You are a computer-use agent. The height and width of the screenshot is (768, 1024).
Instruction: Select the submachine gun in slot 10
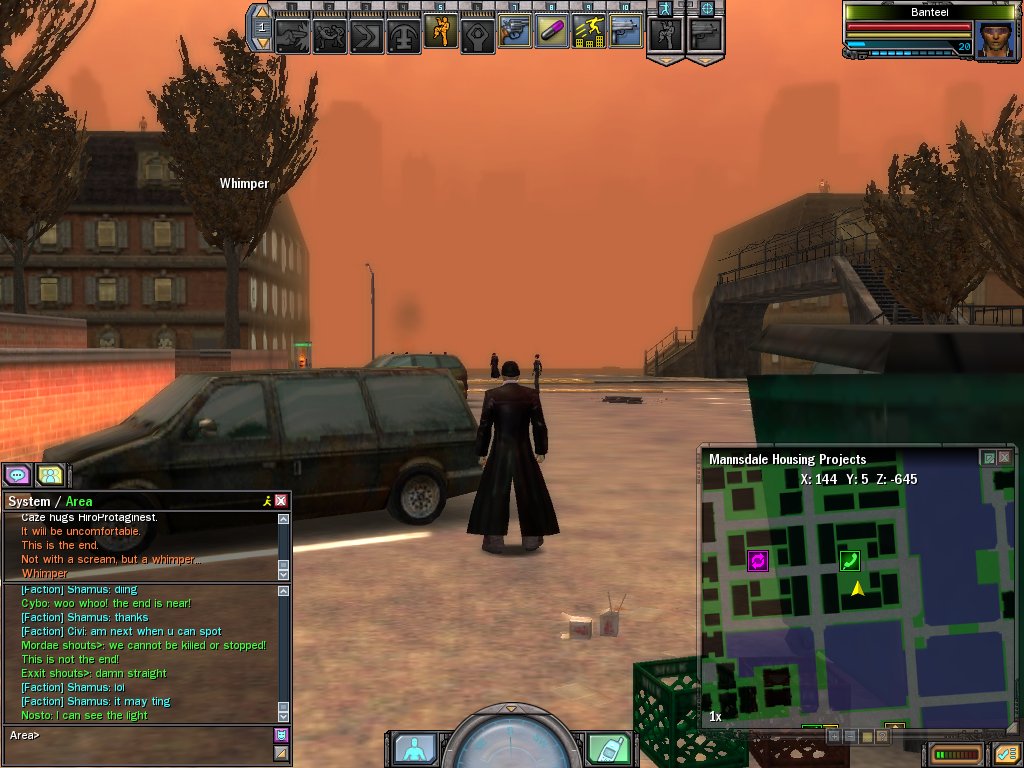click(x=625, y=32)
